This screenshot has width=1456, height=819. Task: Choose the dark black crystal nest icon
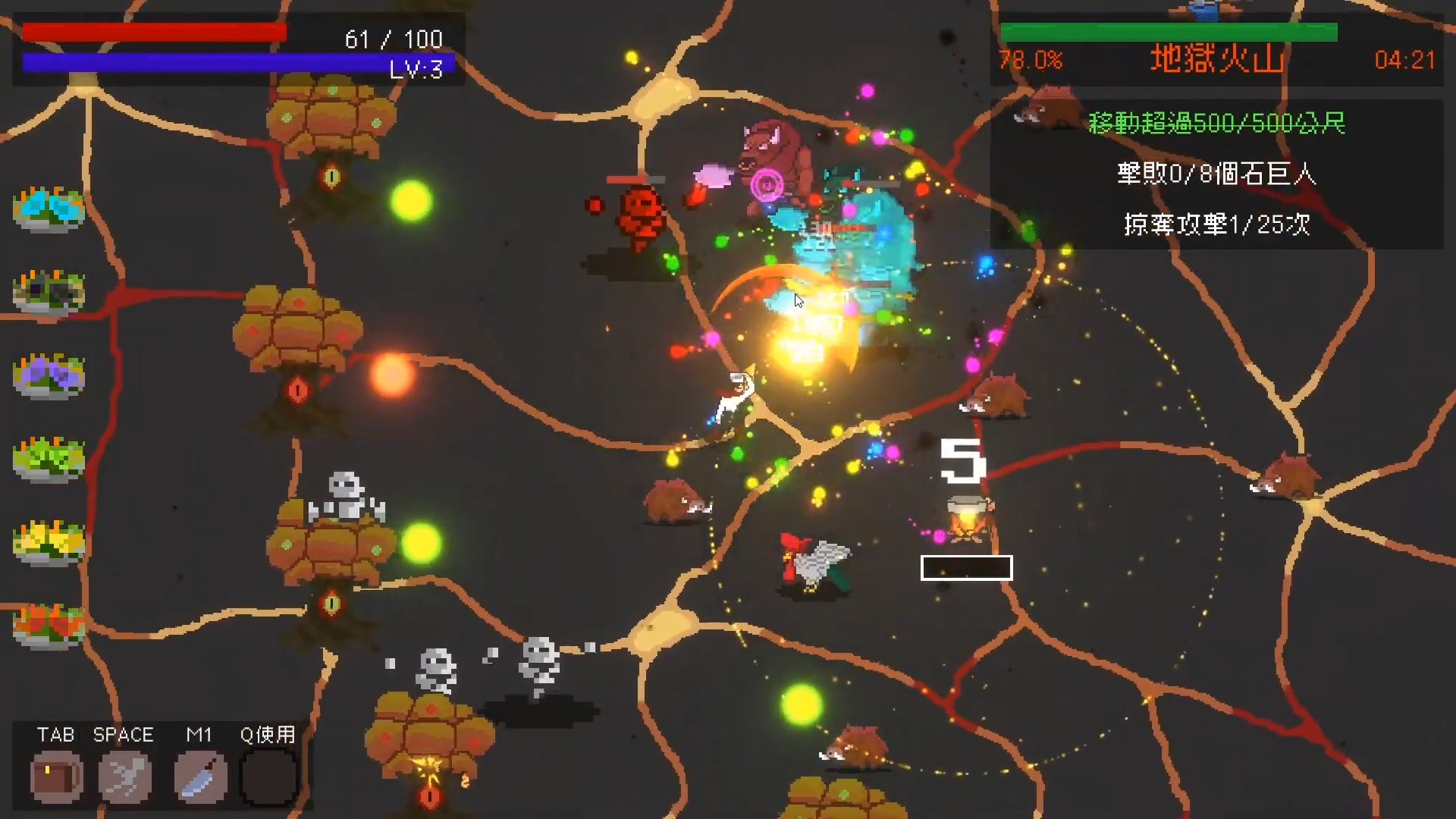[x=49, y=291]
